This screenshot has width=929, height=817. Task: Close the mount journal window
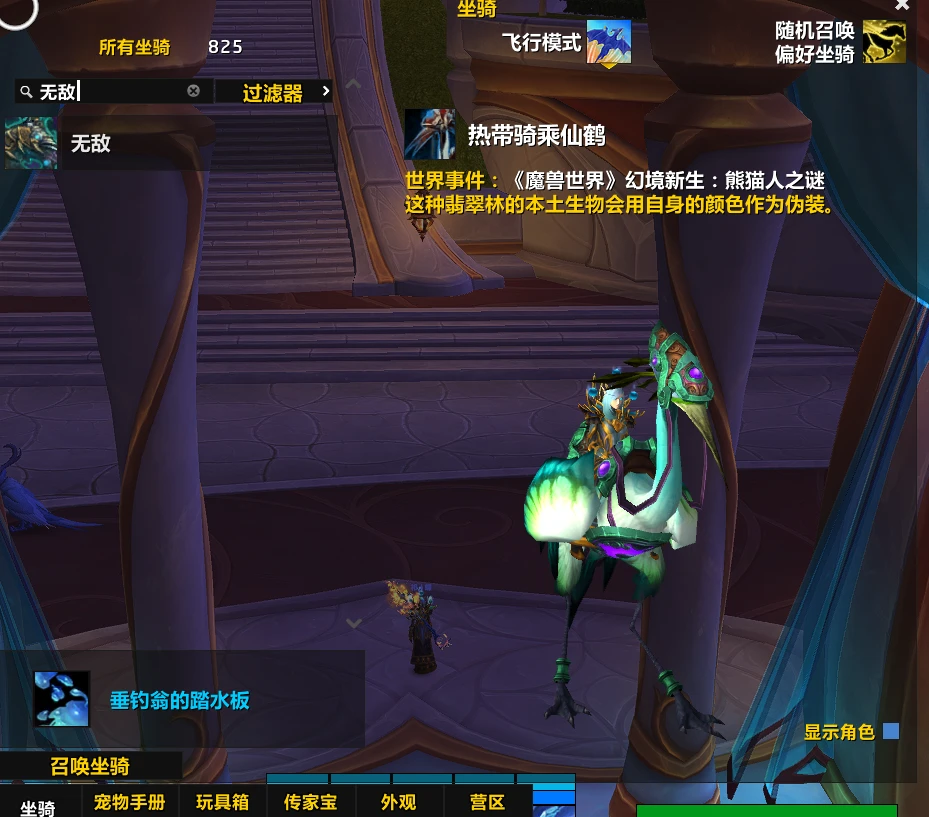click(x=902, y=5)
